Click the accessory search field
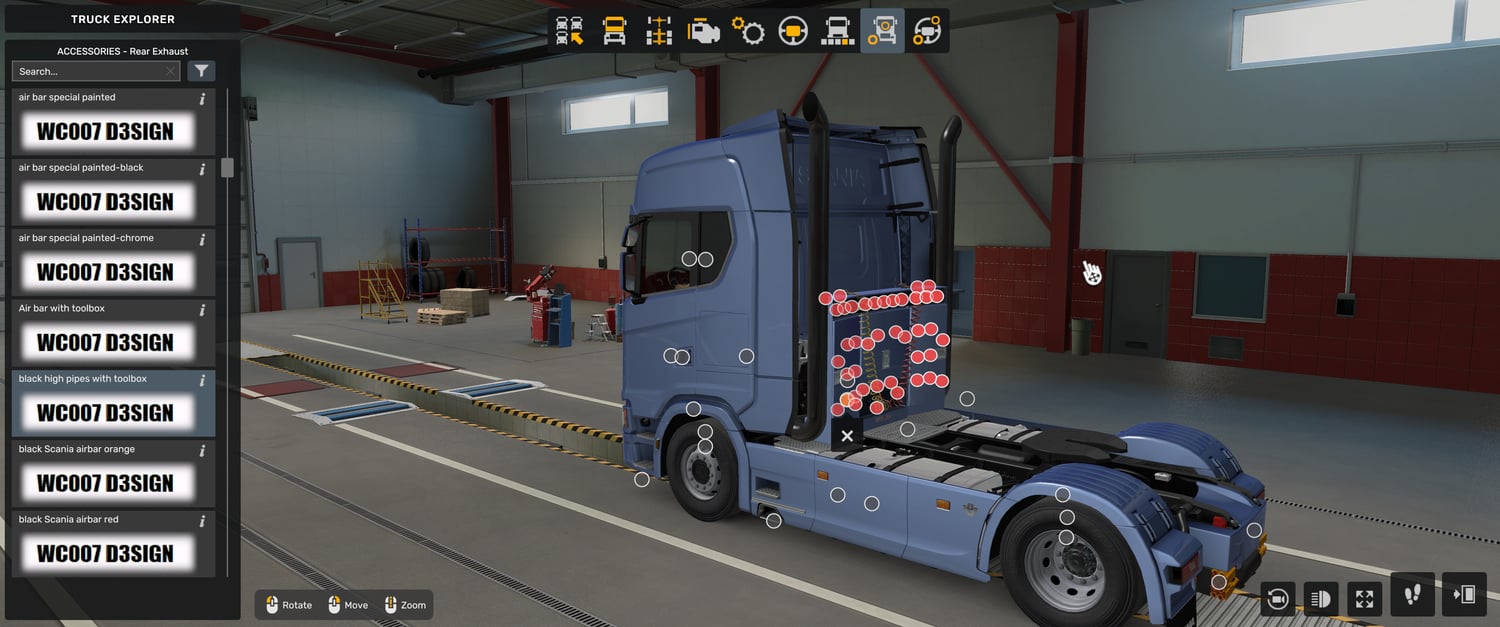 pyautogui.click(x=90, y=72)
